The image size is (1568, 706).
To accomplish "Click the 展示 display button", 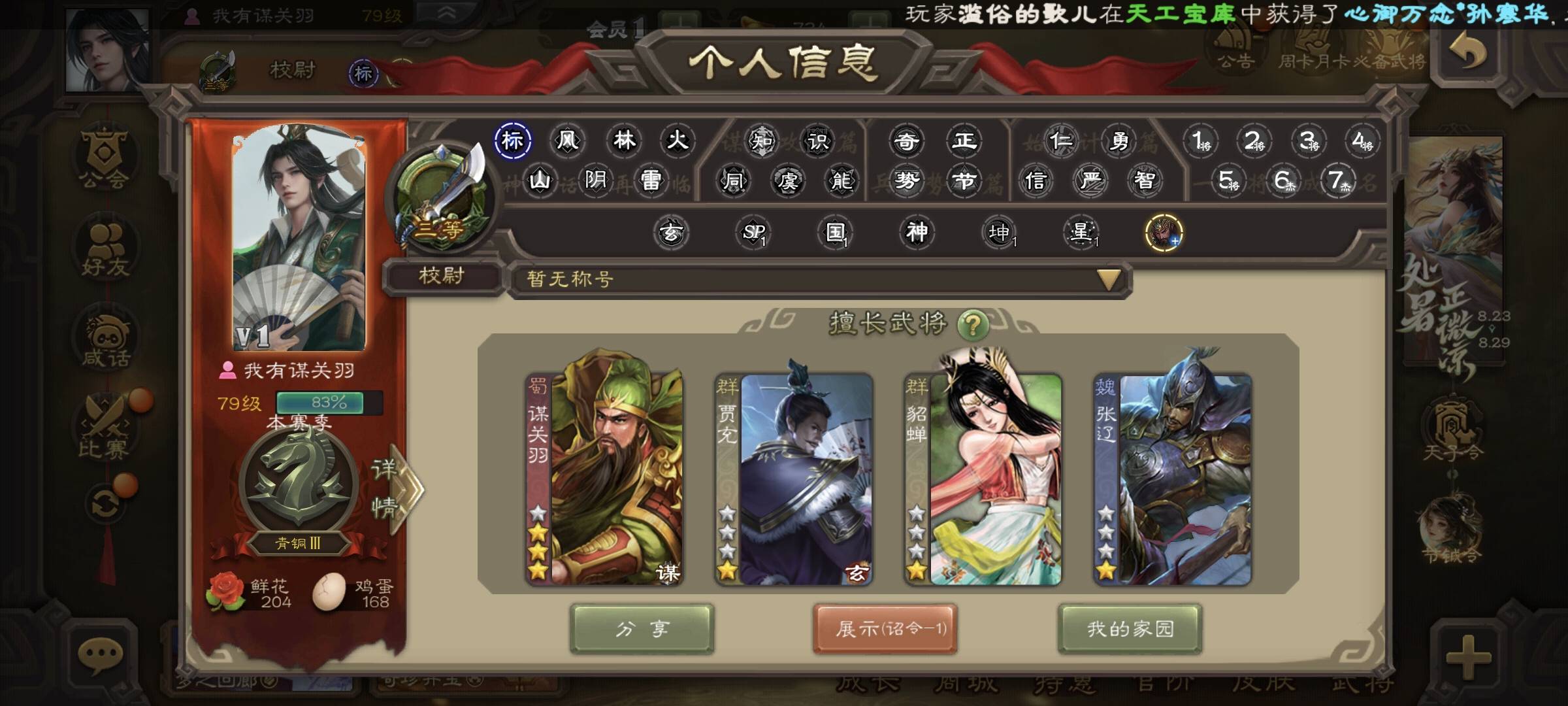I will (885, 629).
